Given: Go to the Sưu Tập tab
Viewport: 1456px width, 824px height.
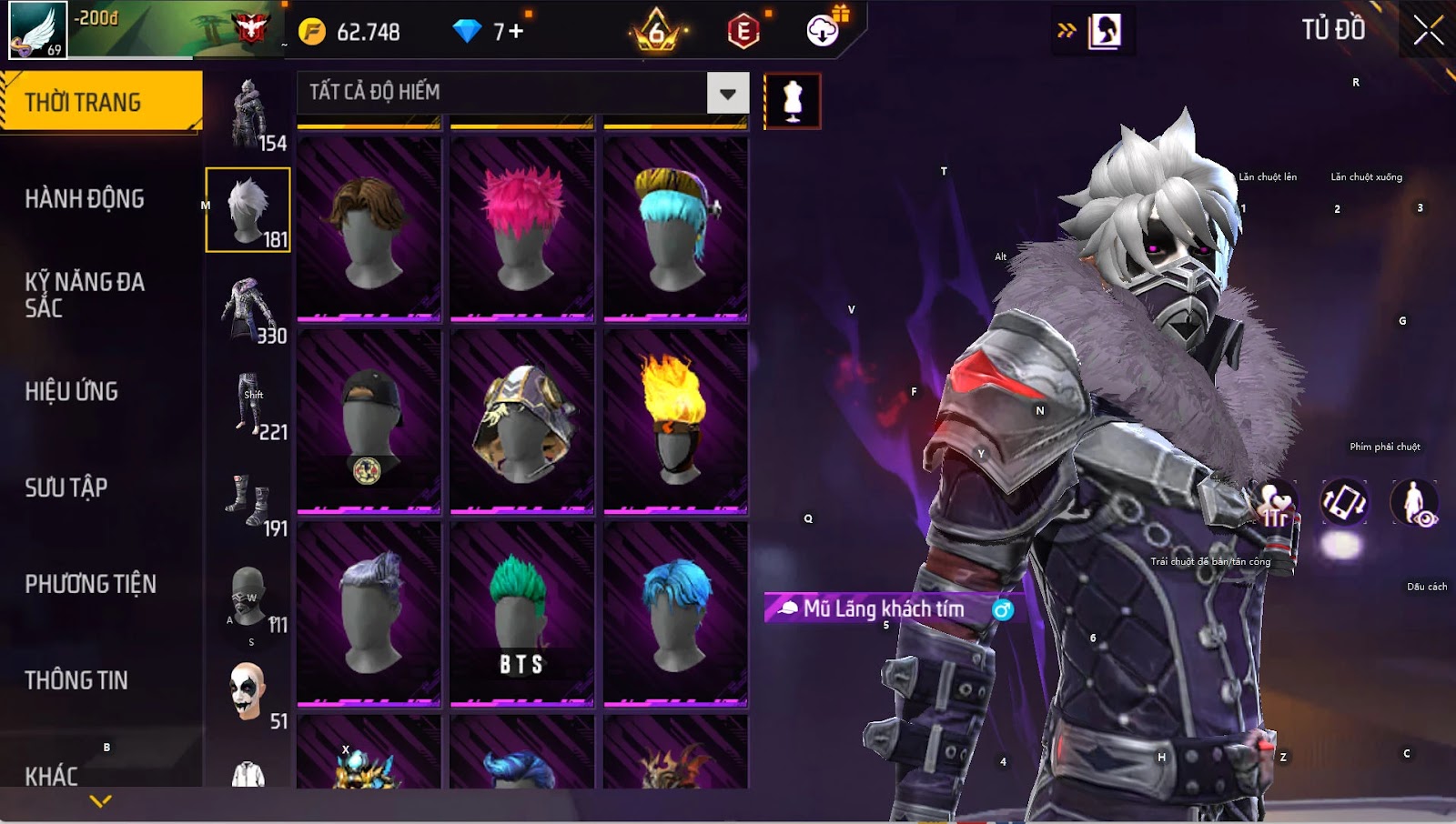Looking at the screenshot, I should coord(66,487).
